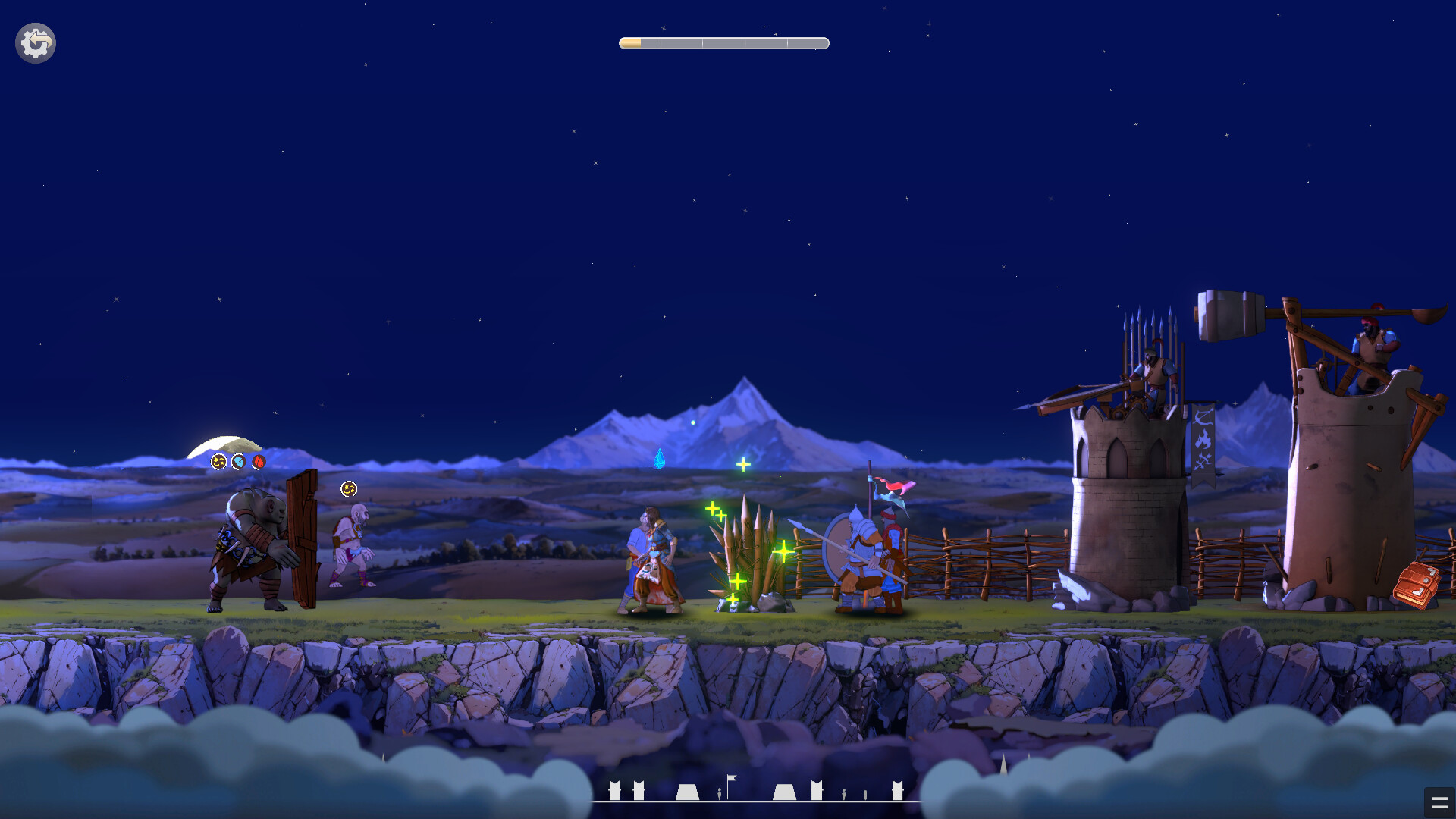Open the settings gear in the top-left corner

35,42
